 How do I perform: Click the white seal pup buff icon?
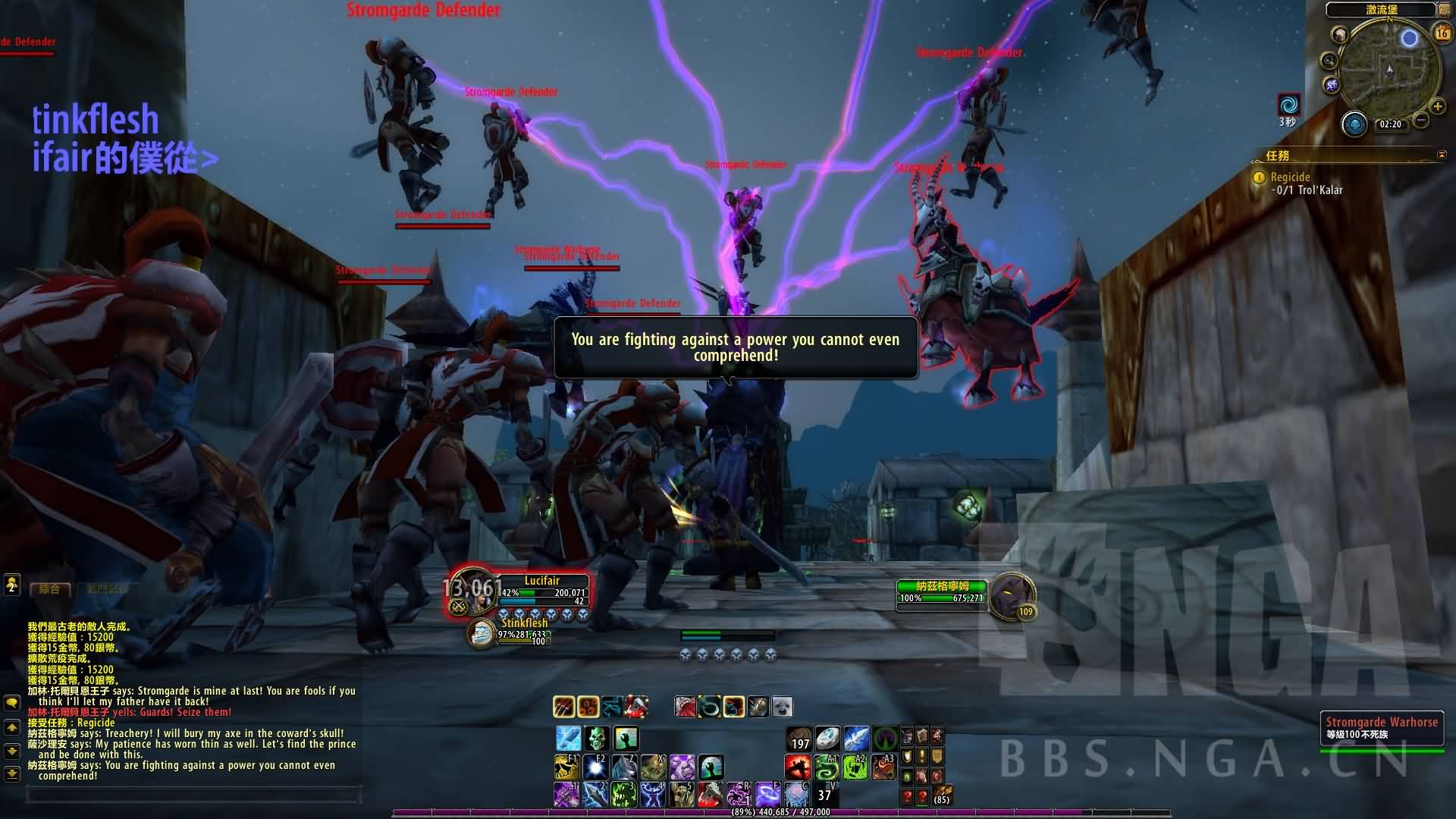click(782, 707)
